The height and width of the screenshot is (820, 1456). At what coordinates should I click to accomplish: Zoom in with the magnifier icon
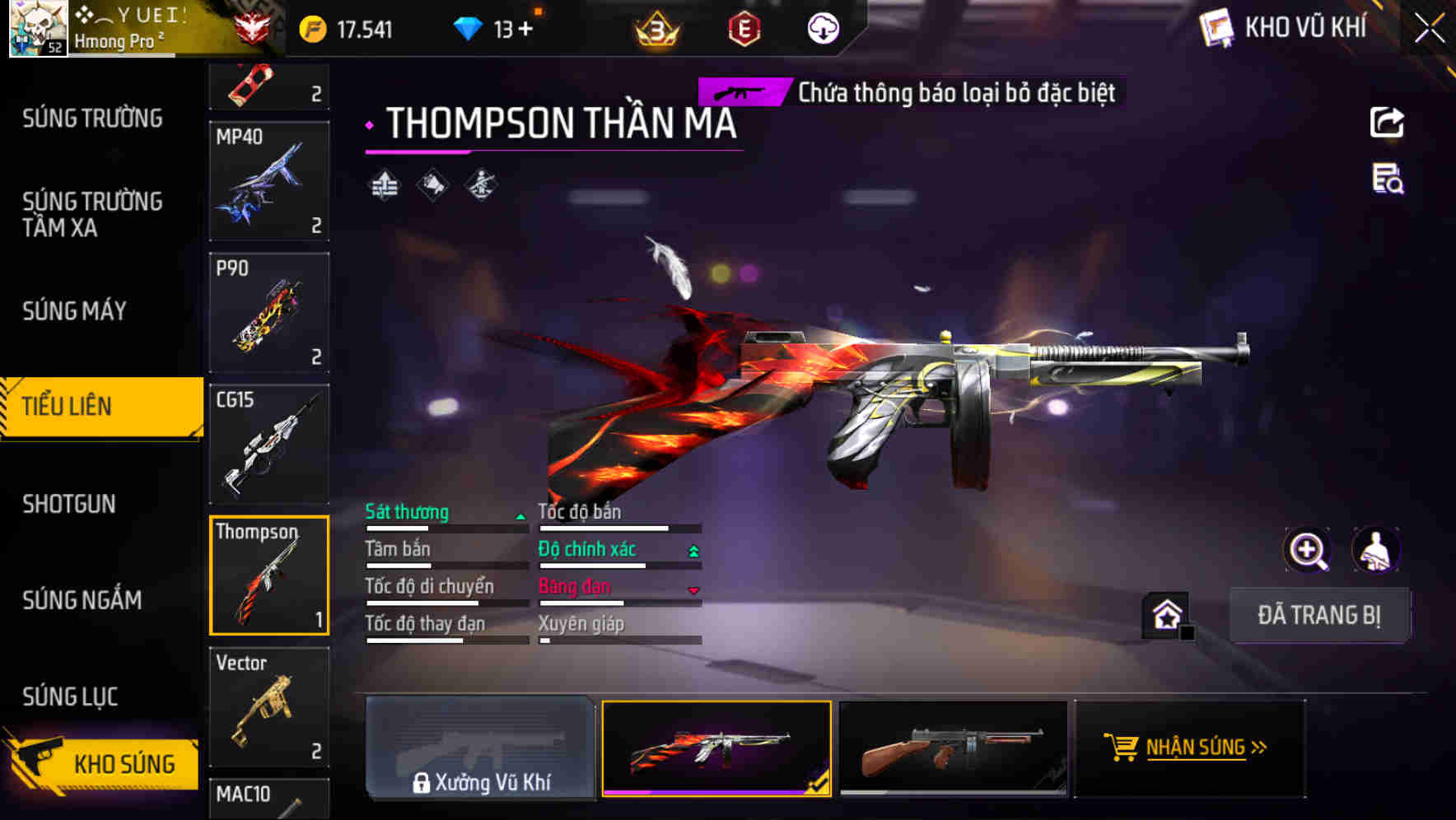point(1307,550)
